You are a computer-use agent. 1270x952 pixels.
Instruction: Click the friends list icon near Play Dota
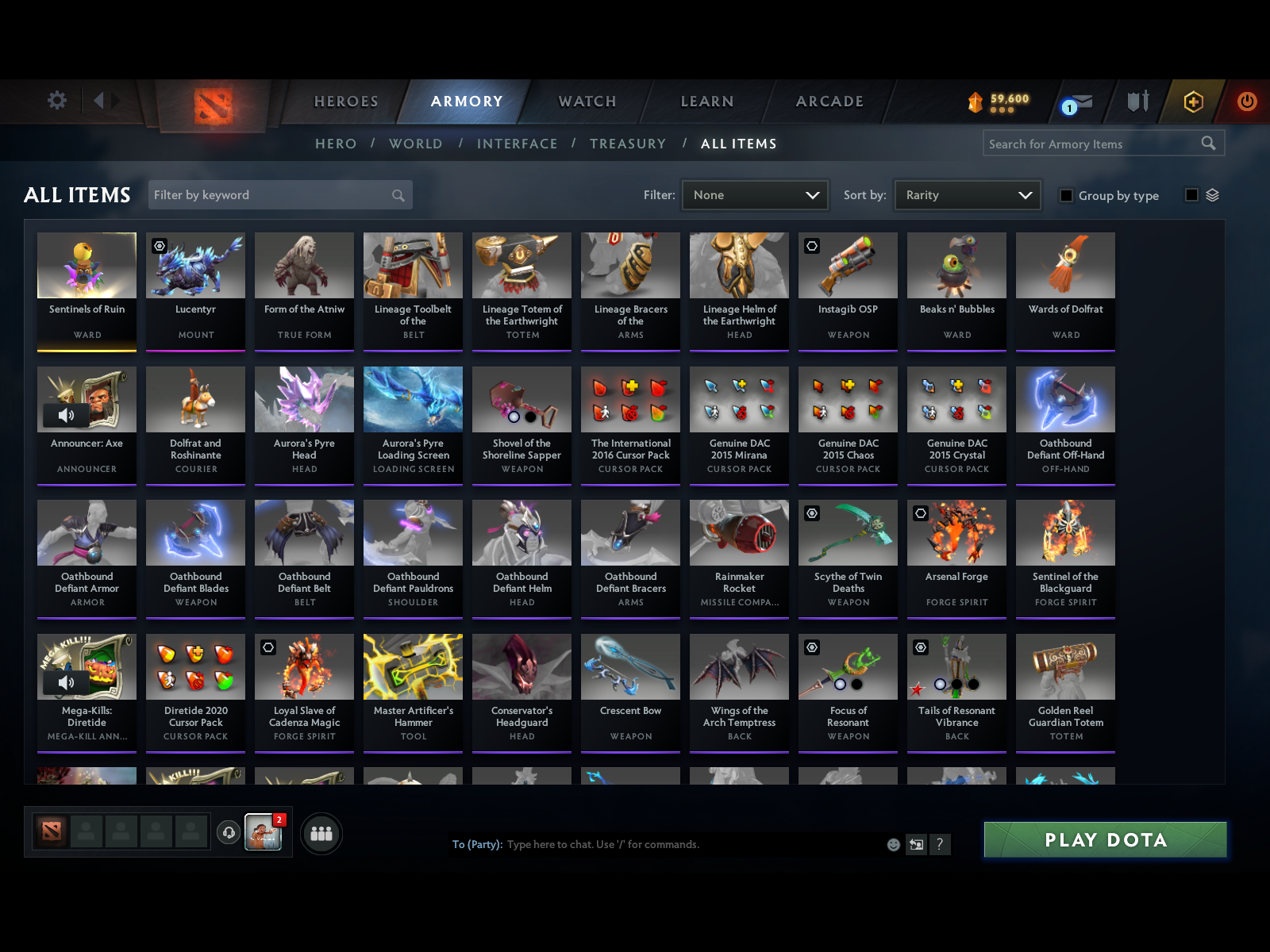[321, 834]
